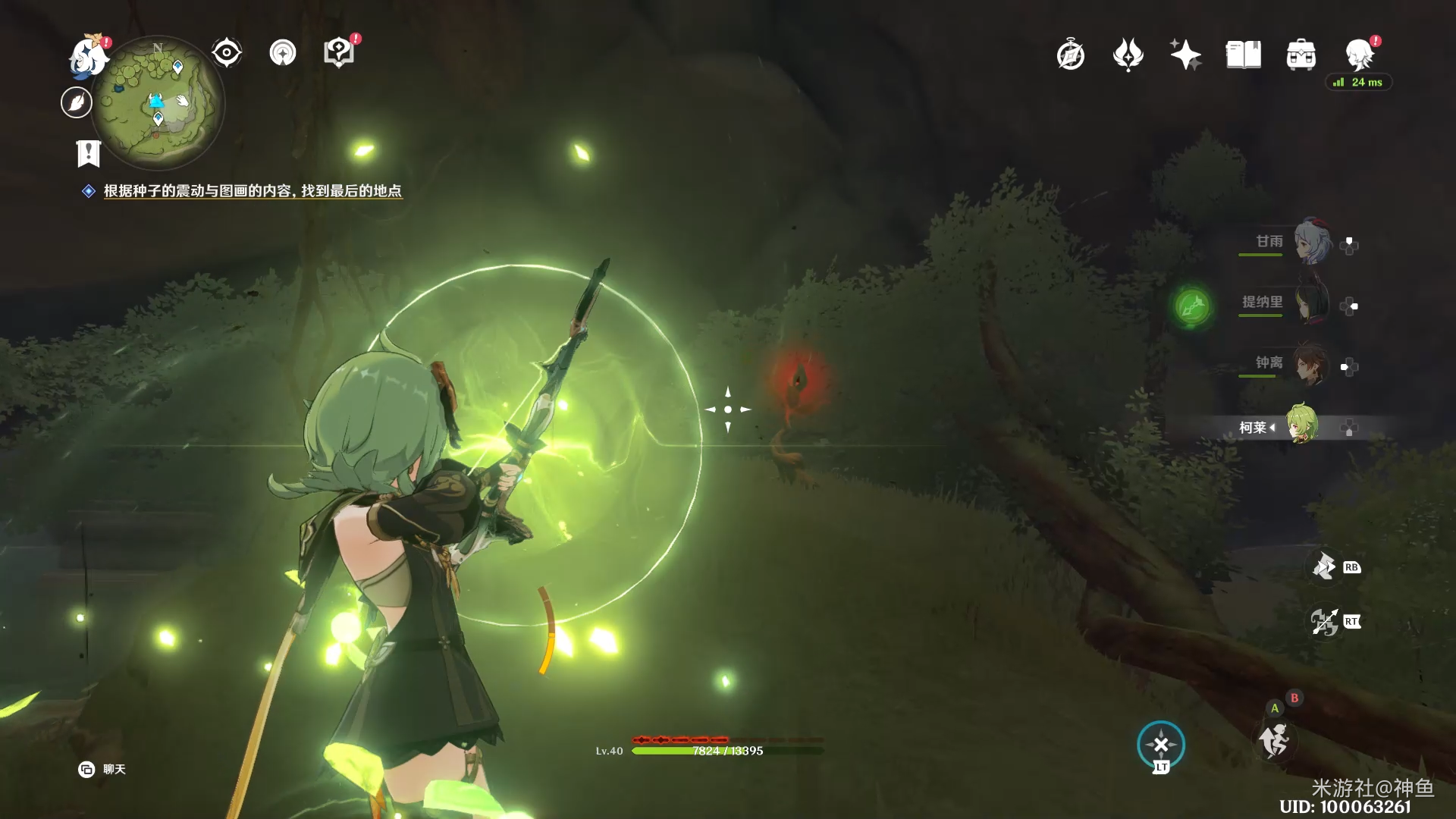This screenshot has width=1456, height=819.
Task: Cancel aiming with the crossed-arrow button
Action: [x=1161, y=745]
